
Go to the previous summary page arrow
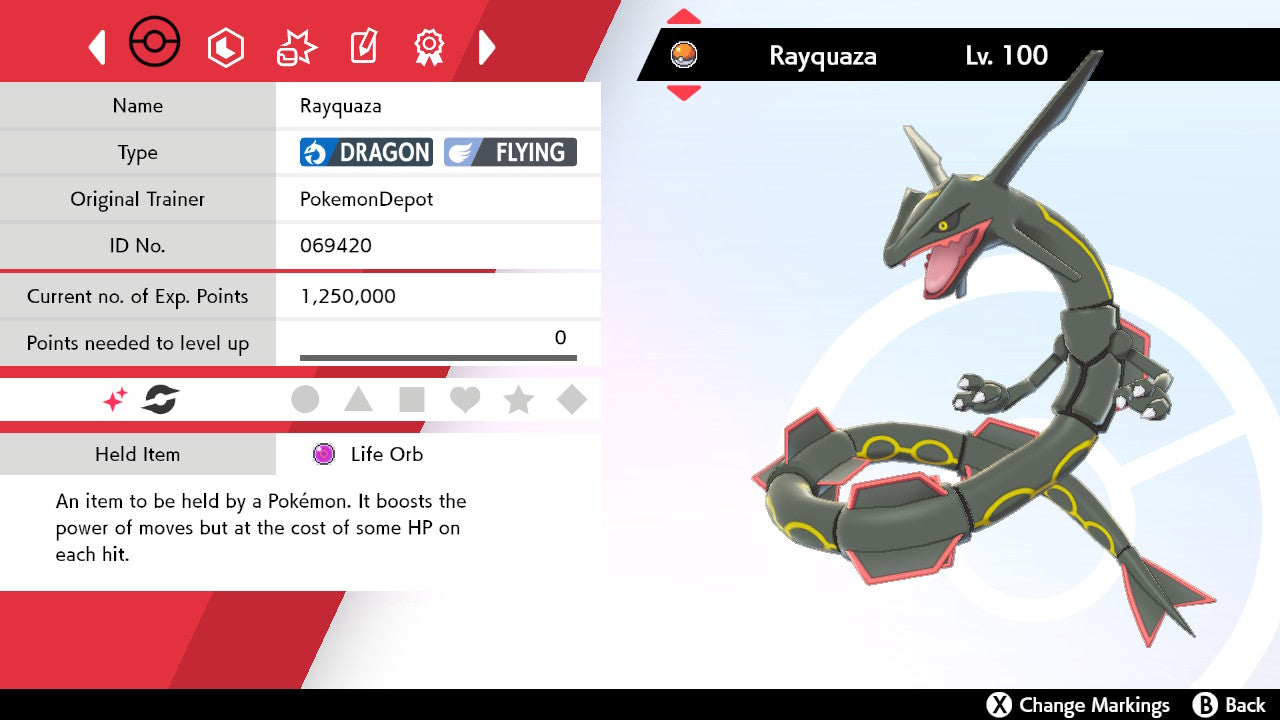coord(97,47)
